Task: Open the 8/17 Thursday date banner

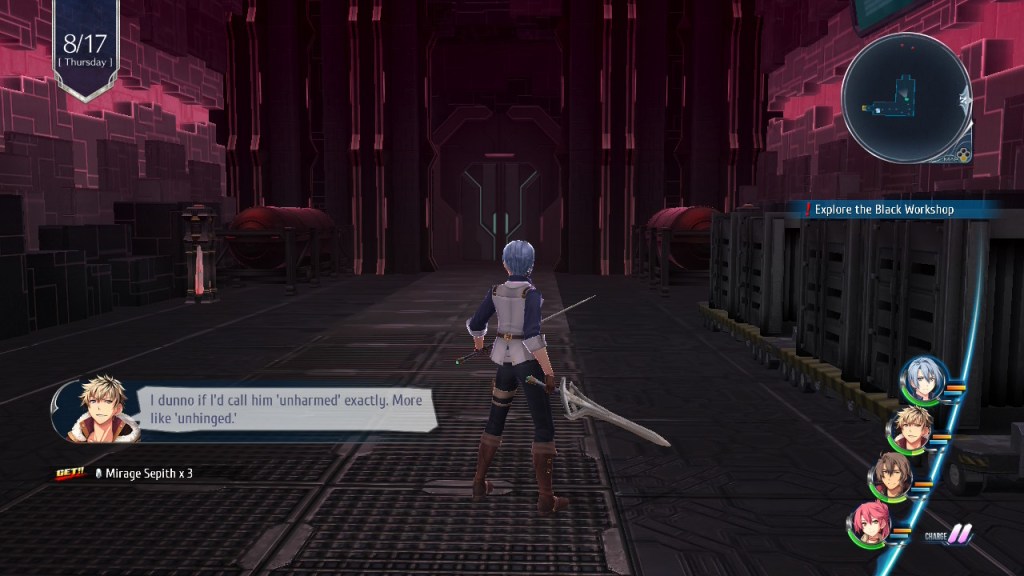Action: tap(85, 49)
